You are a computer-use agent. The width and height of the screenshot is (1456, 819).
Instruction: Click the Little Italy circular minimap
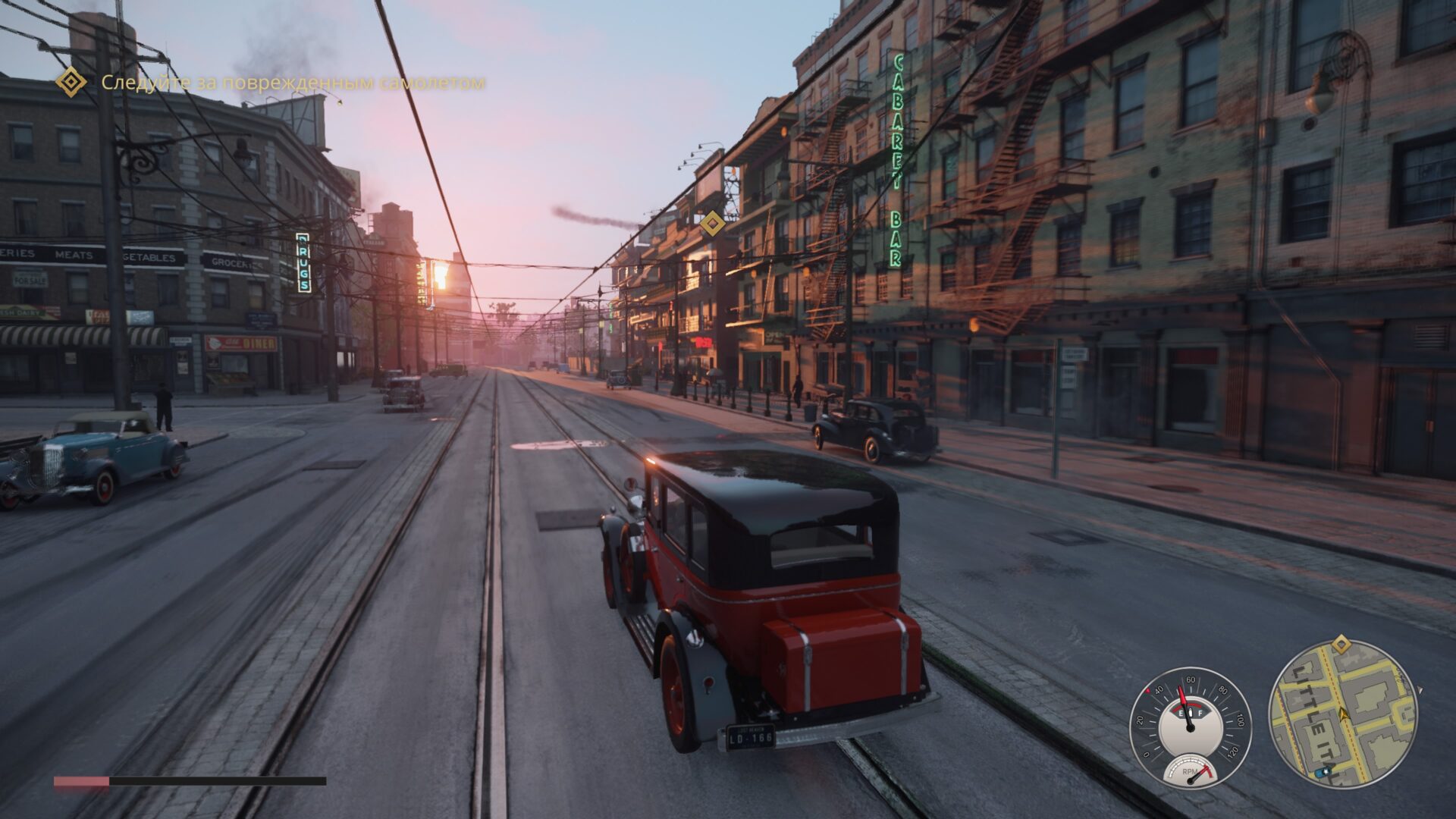click(x=1343, y=714)
